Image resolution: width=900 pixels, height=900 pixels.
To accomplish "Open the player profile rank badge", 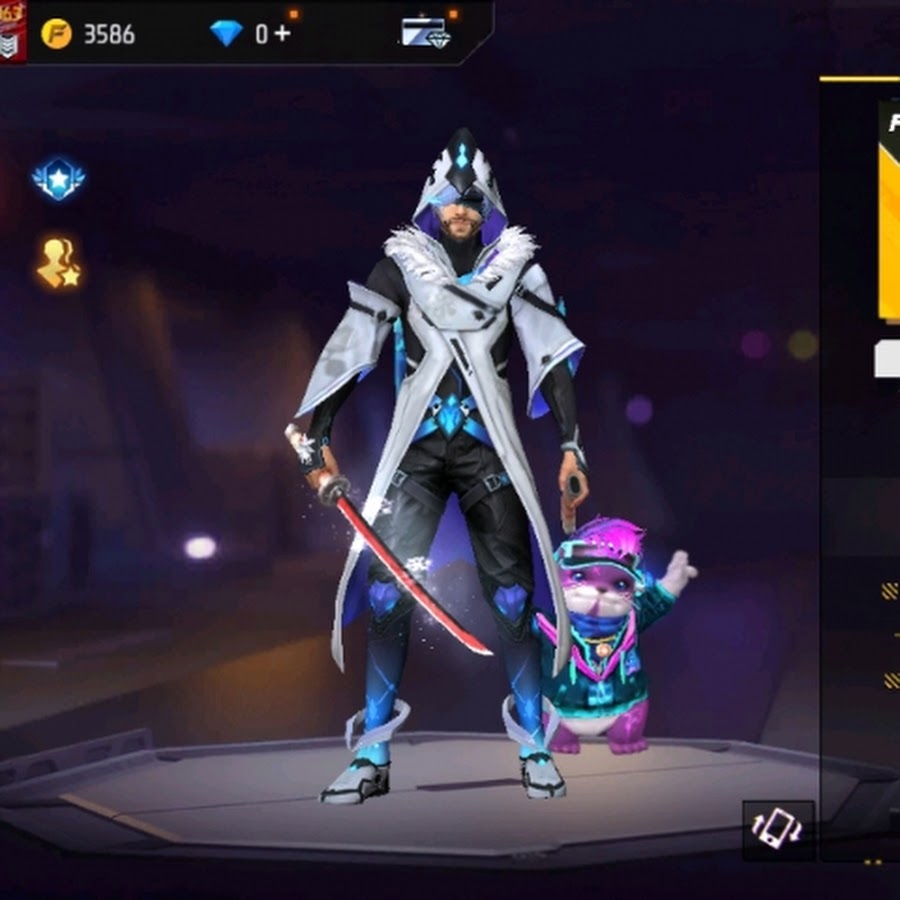I will (12, 30).
